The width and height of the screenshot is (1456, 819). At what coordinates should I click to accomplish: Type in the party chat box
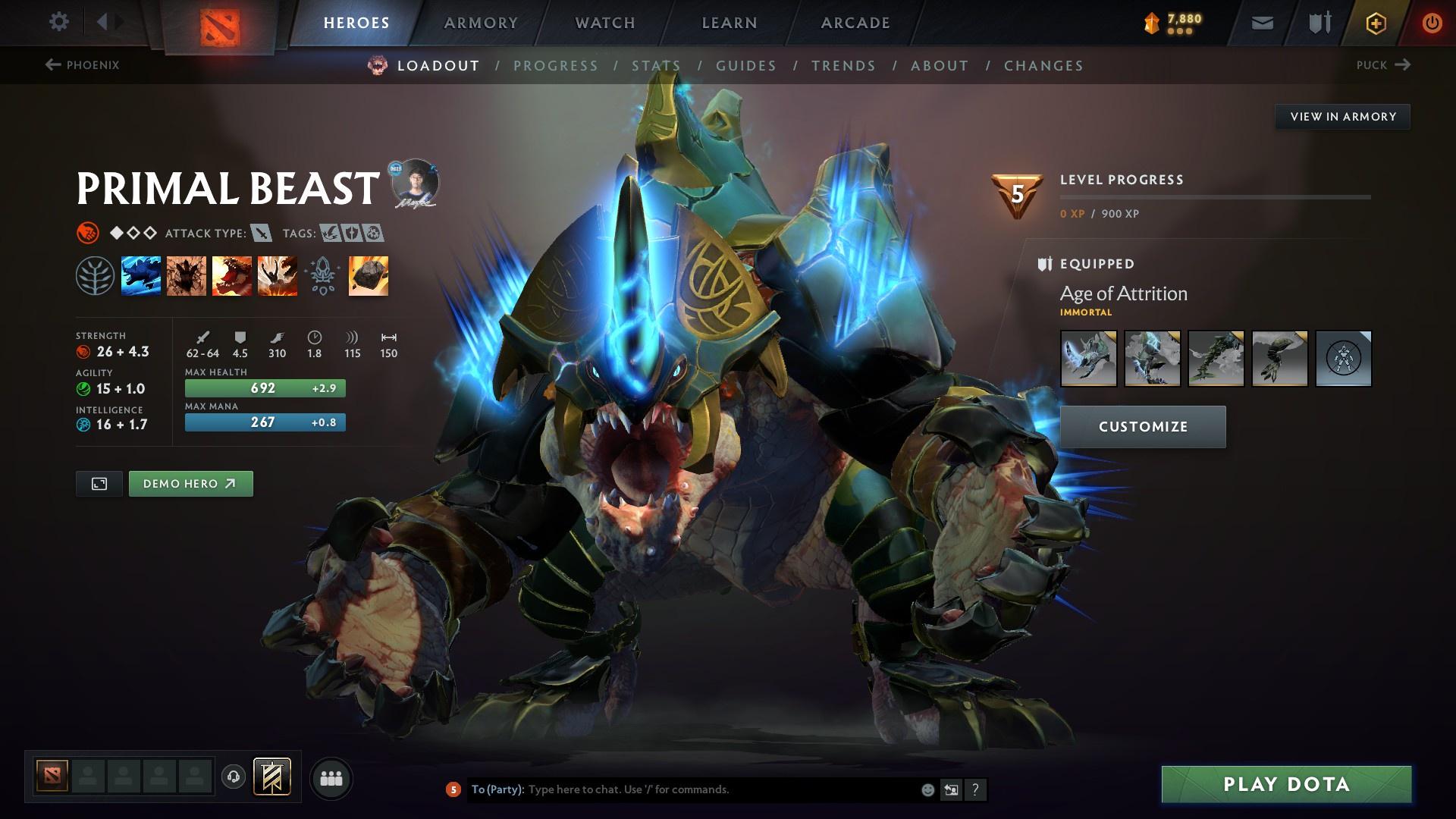[720, 789]
